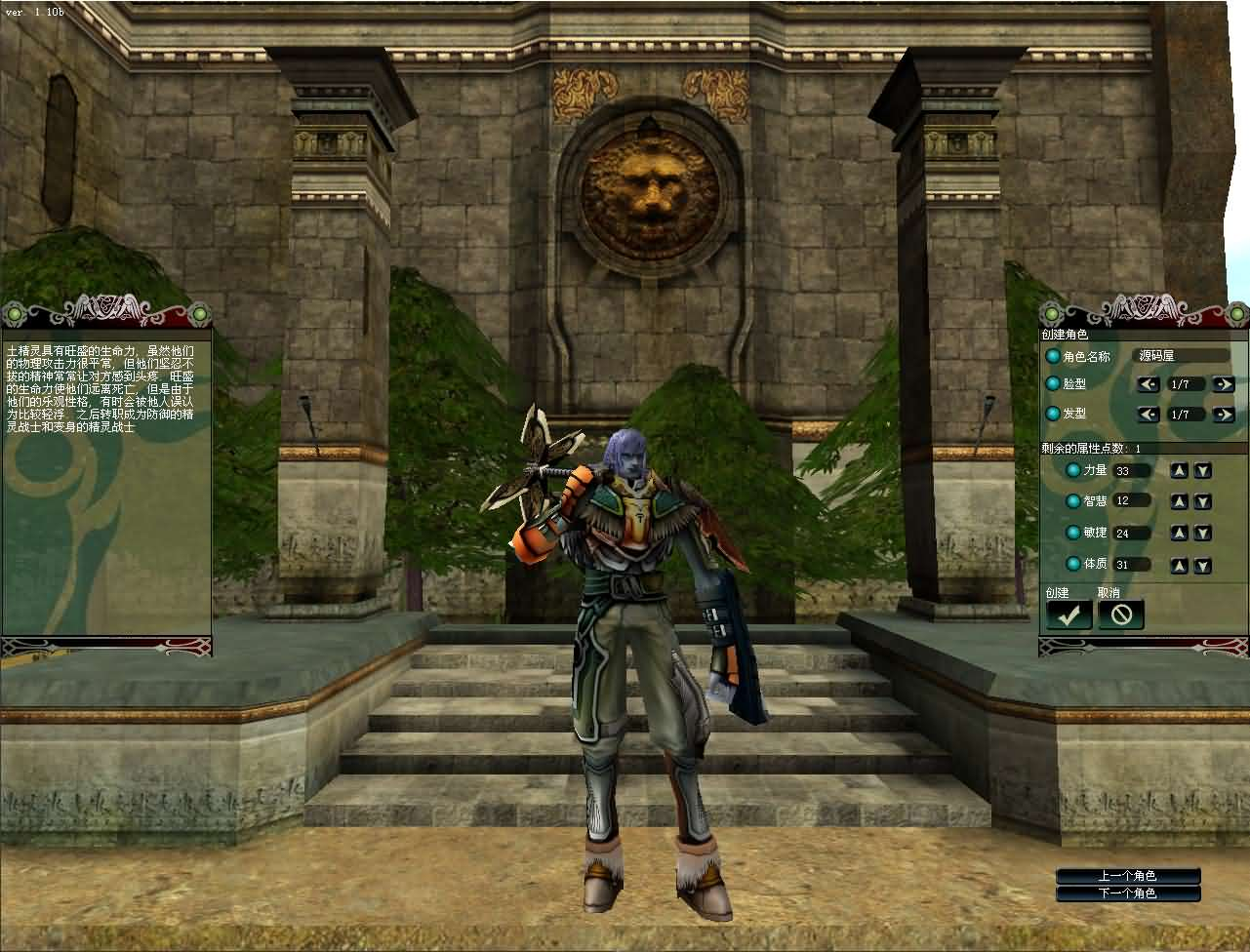The image size is (1250, 952).
Task: Raise Wisdom (智慧) stat by one
Action: 1180,501
